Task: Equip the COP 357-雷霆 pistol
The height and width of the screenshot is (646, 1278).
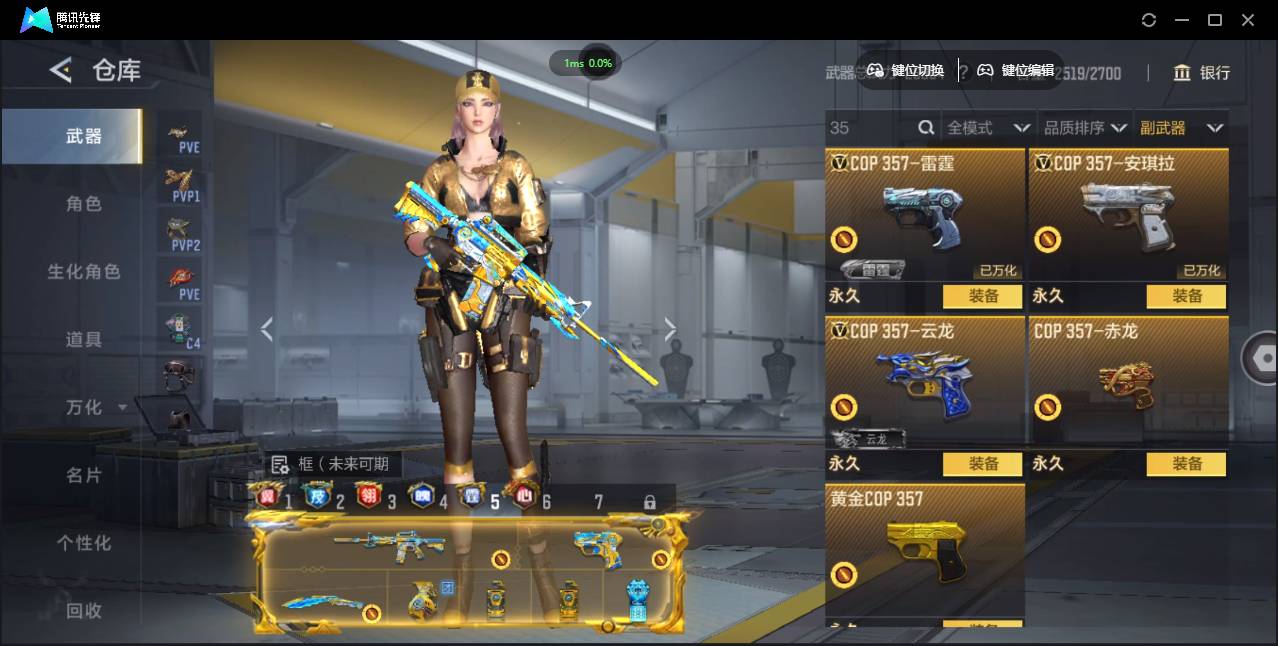Action: click(983, 296)
